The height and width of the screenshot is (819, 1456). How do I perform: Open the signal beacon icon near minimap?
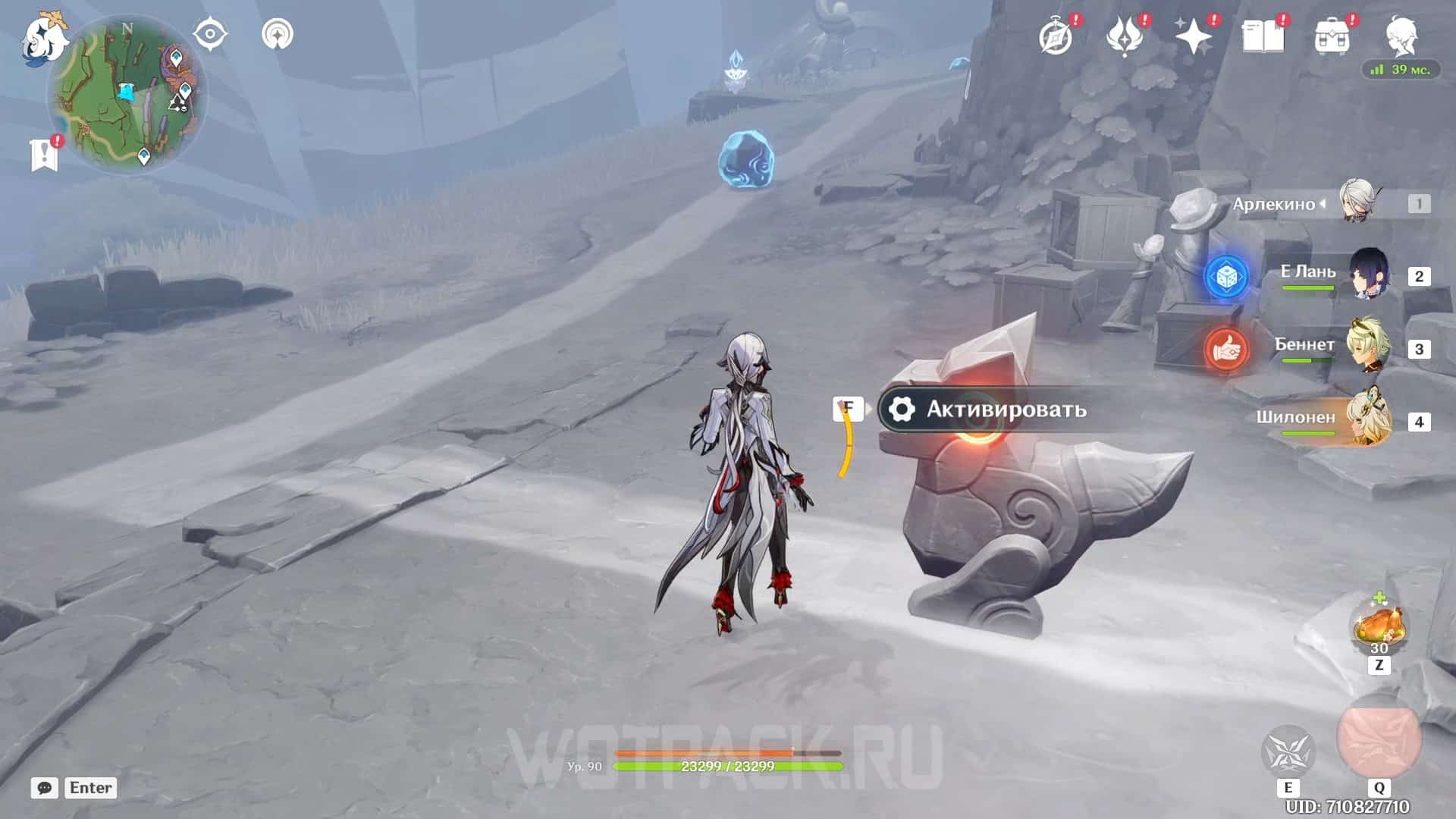[277, 34]
